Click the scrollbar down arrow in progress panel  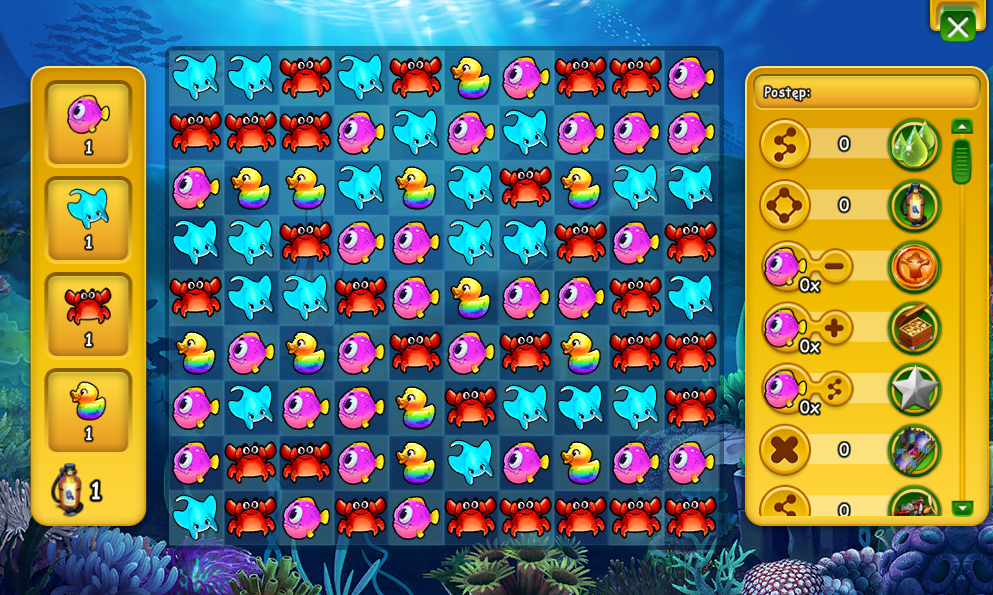[962, 508]
